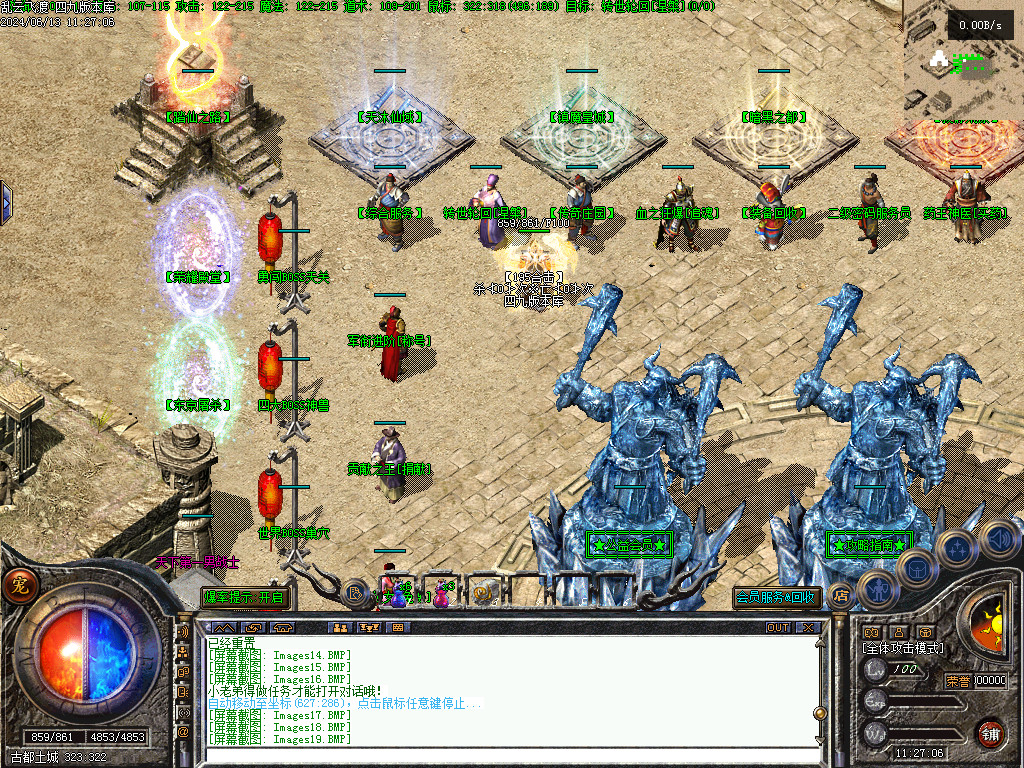Open the skills sparkle round icon
This screenshot has height=768, width=1024.
coord(957,549)
